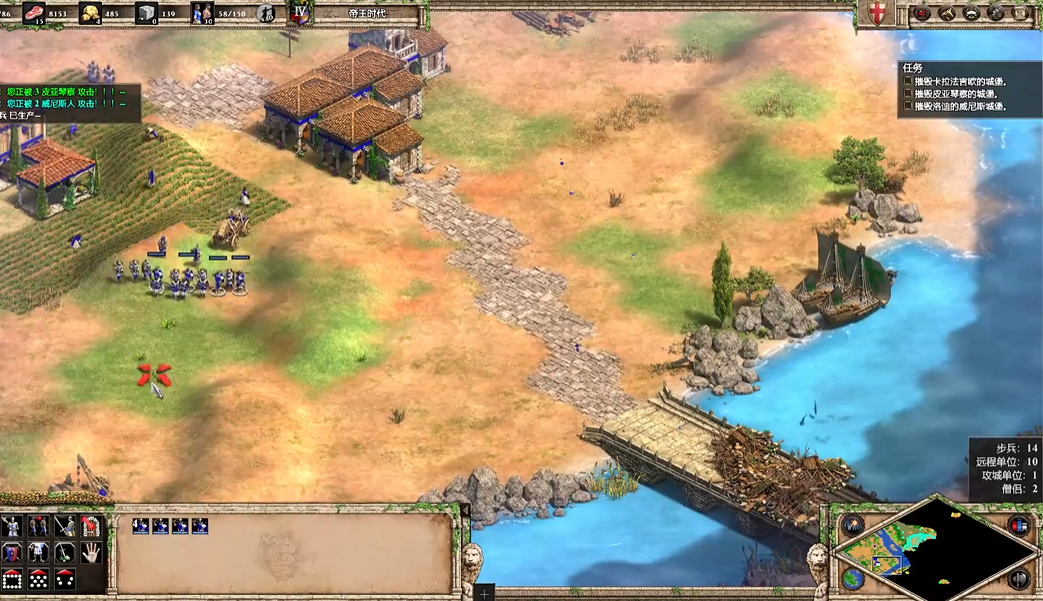This screenshot has width=1043, height=601.
Task: Select the red flag garrison command
Action: pos(91,526)
